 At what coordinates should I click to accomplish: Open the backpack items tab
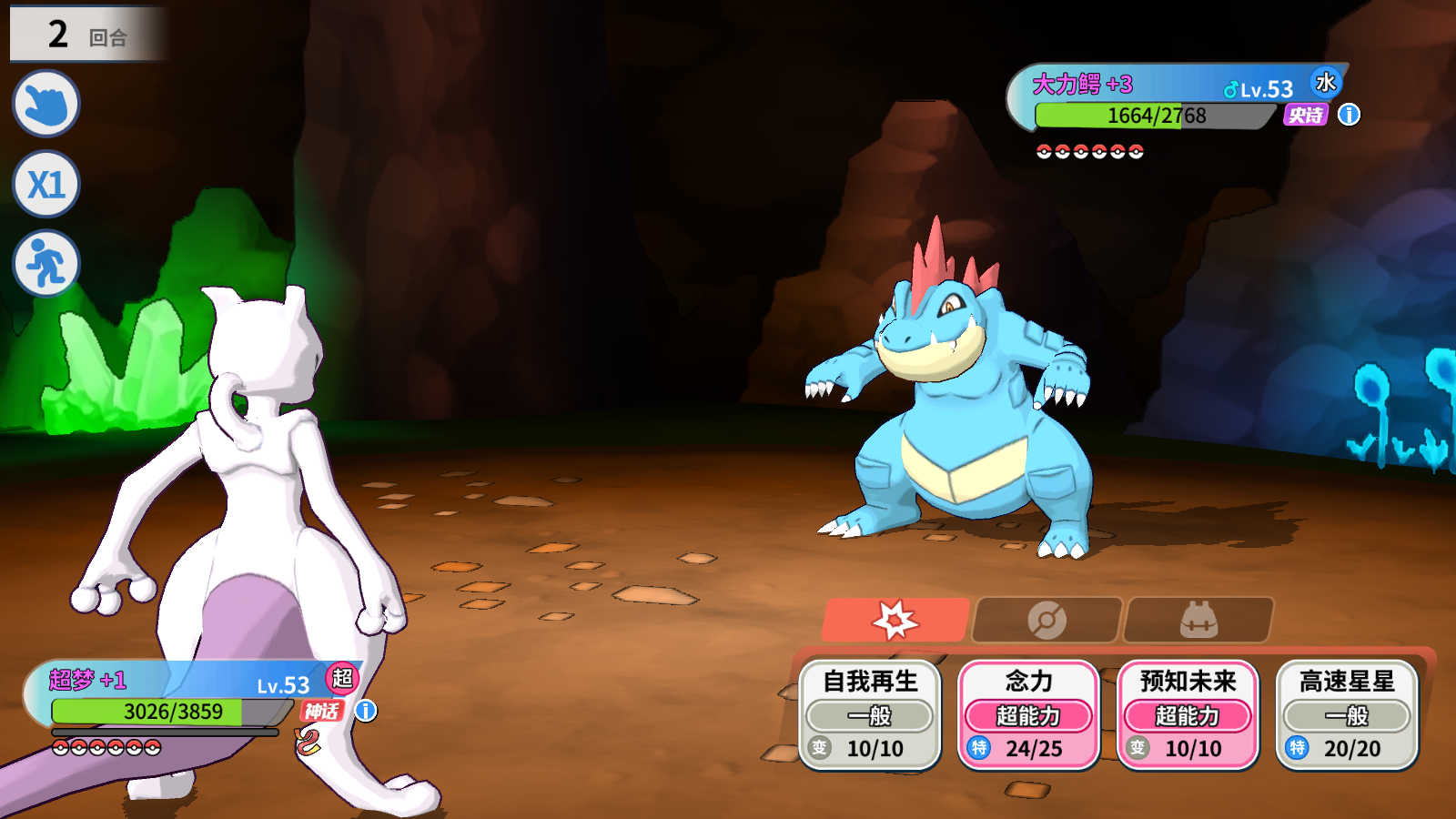[x=1198, y=621]
